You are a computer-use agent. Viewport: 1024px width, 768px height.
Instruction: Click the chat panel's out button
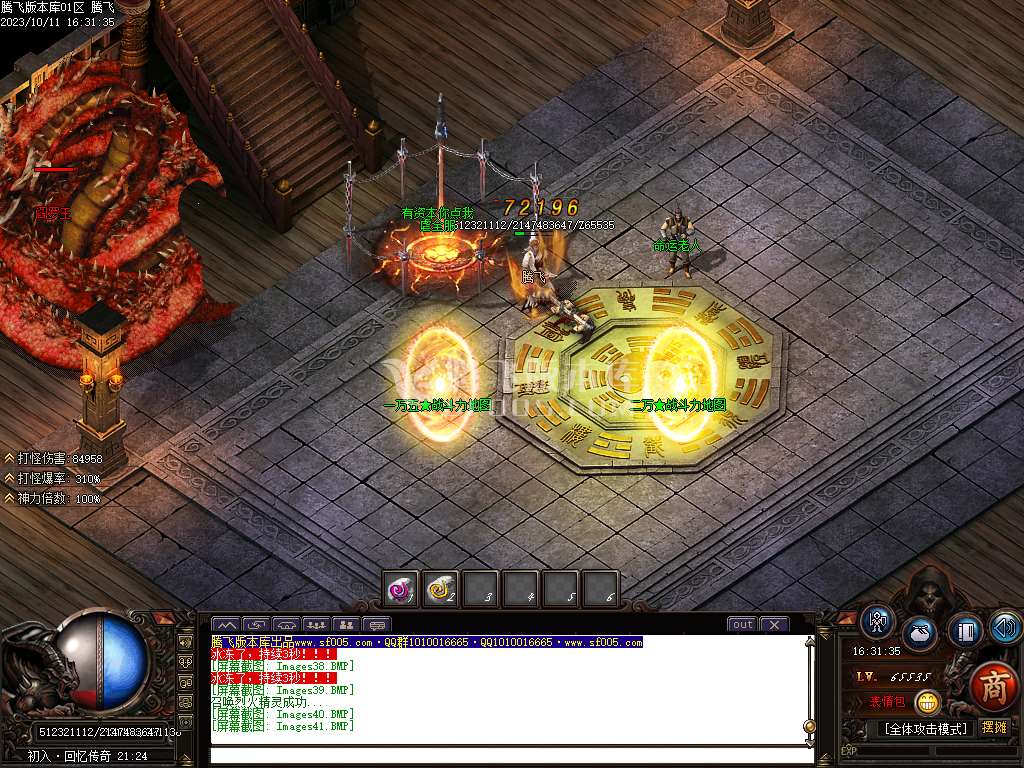(x=742, y=625)
